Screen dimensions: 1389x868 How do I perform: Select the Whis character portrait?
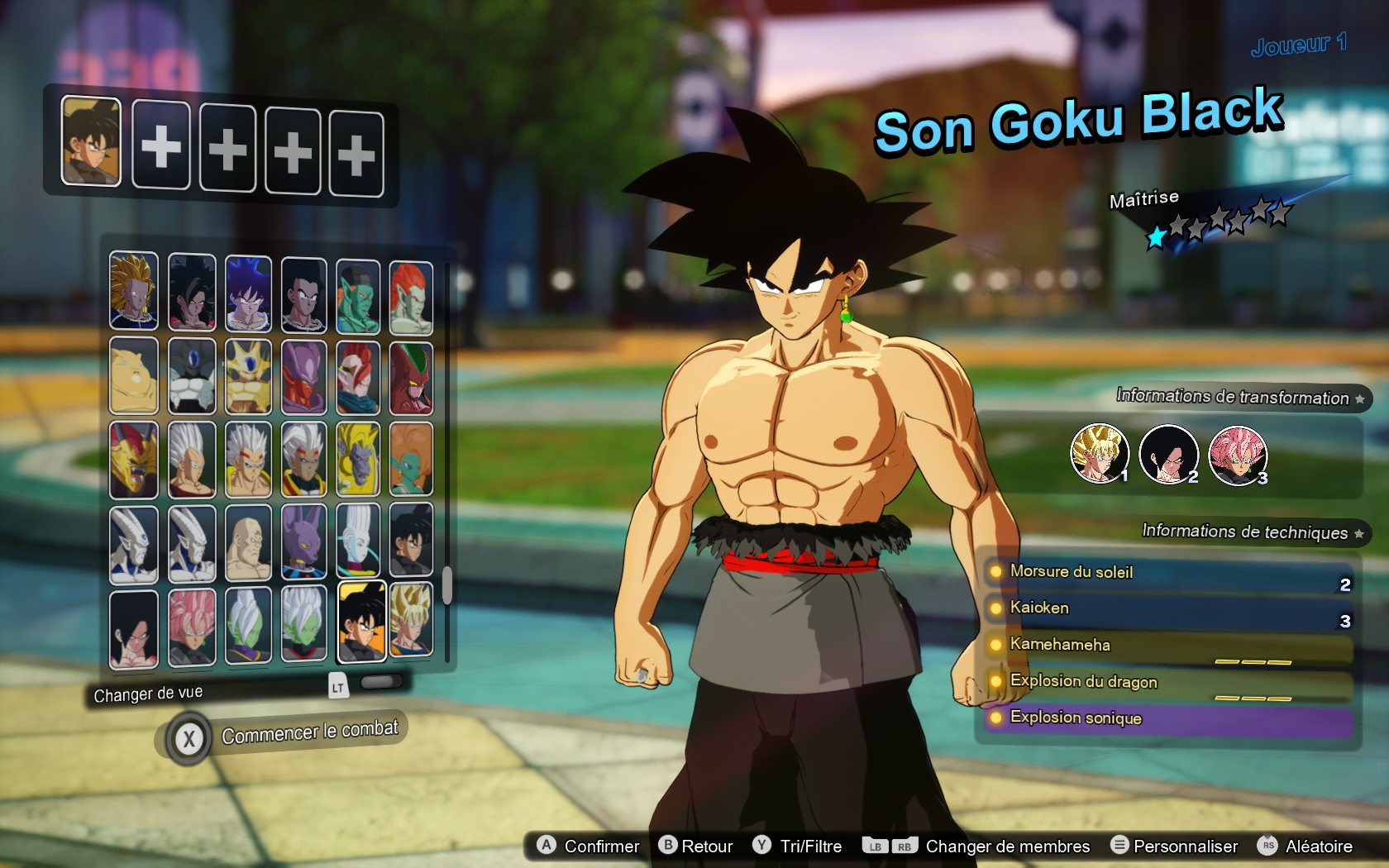358,541
